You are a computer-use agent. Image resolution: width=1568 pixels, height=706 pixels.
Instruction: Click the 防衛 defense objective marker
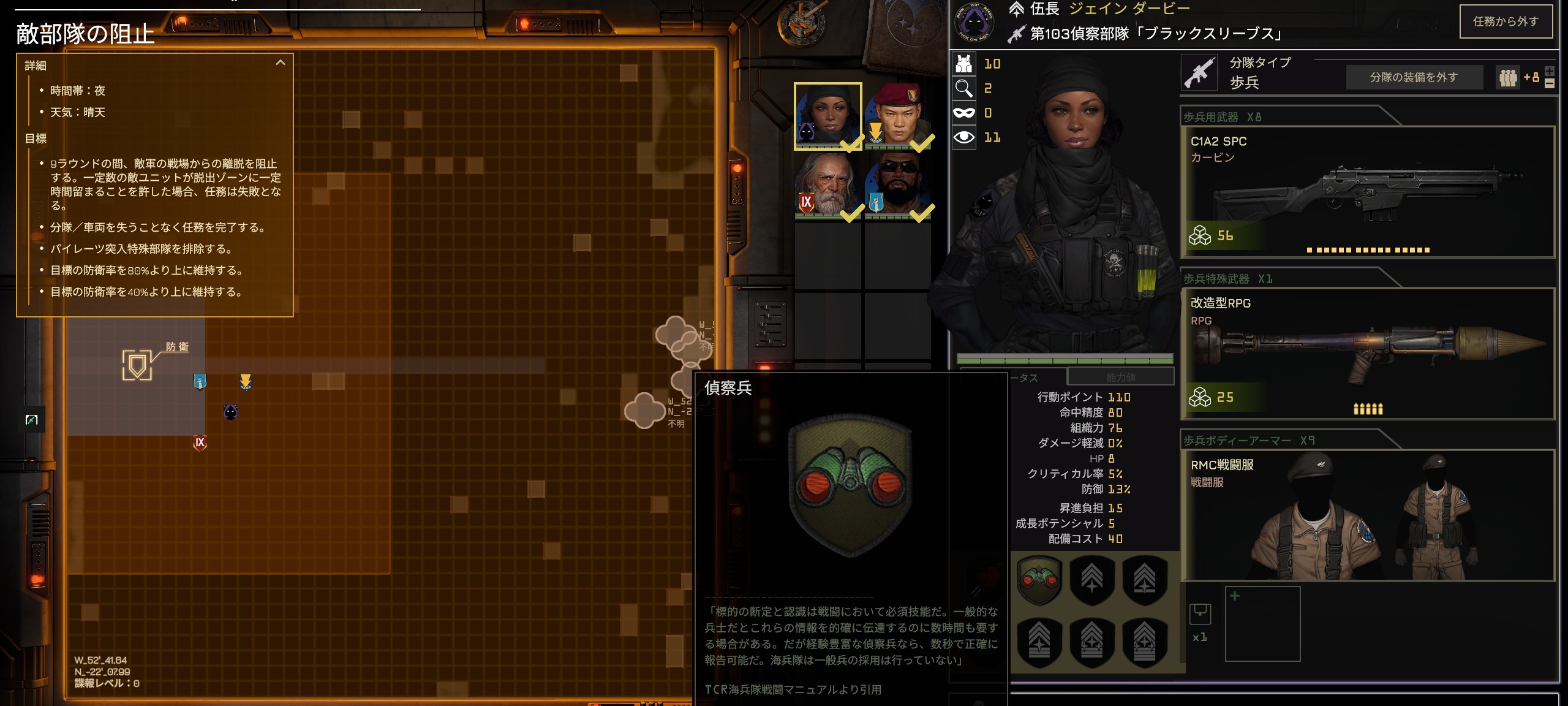pos(137,365)
